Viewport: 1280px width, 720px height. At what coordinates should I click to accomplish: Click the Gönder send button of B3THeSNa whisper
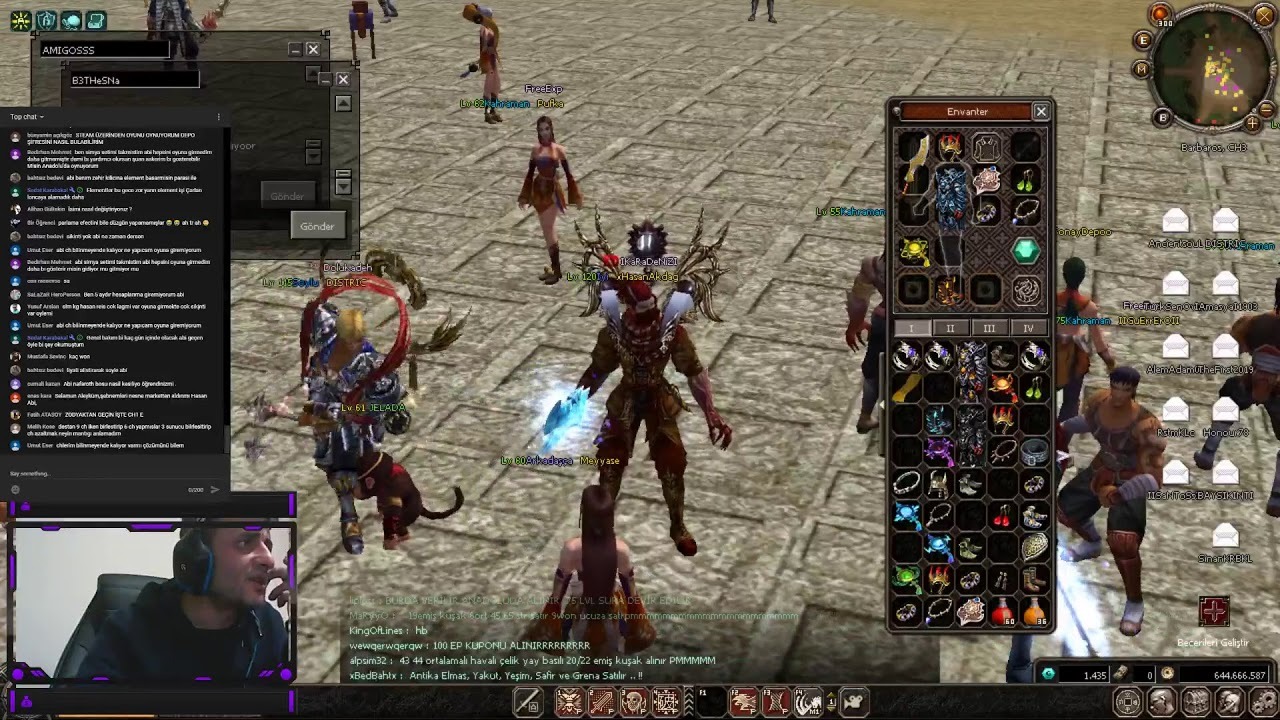[317, 226]
